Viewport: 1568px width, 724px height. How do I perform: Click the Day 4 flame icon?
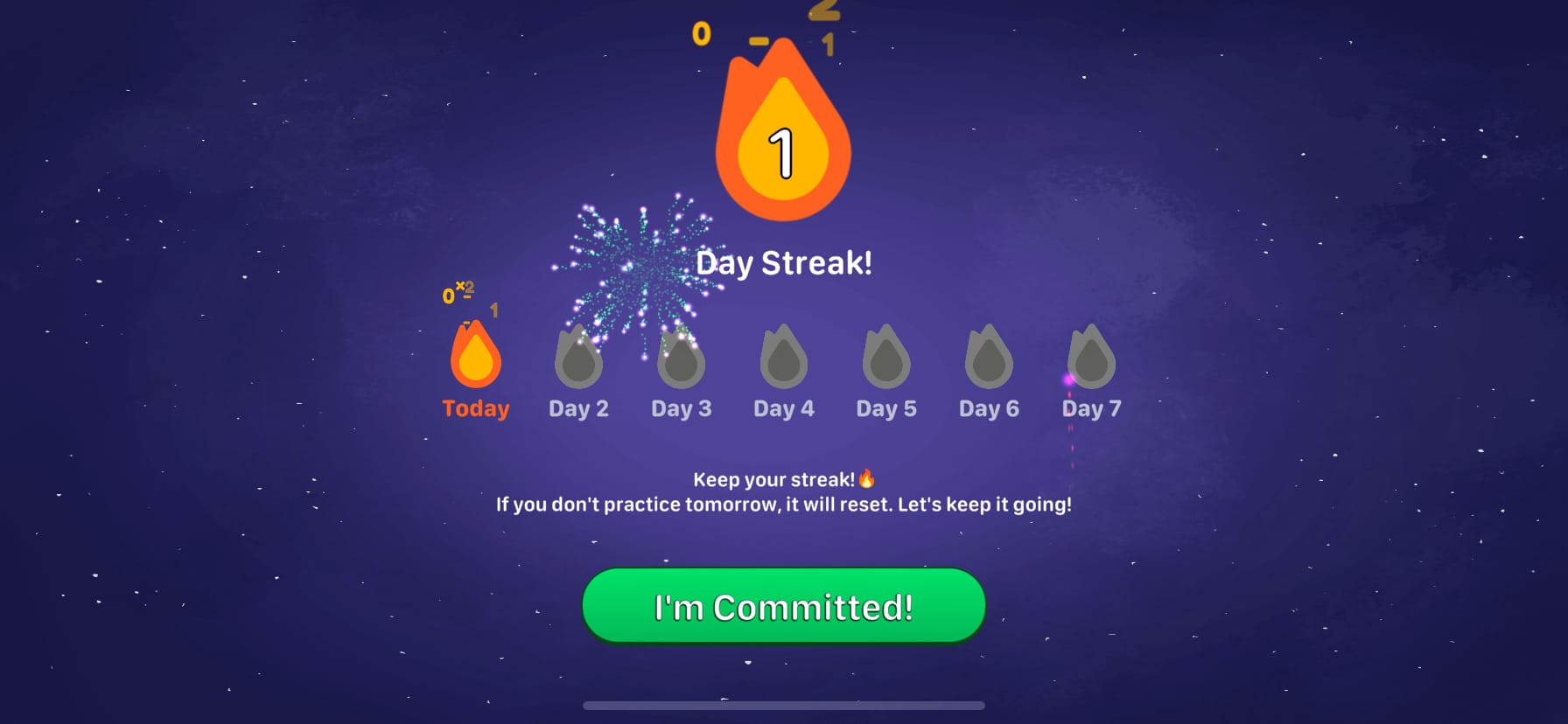click(783, 359)
